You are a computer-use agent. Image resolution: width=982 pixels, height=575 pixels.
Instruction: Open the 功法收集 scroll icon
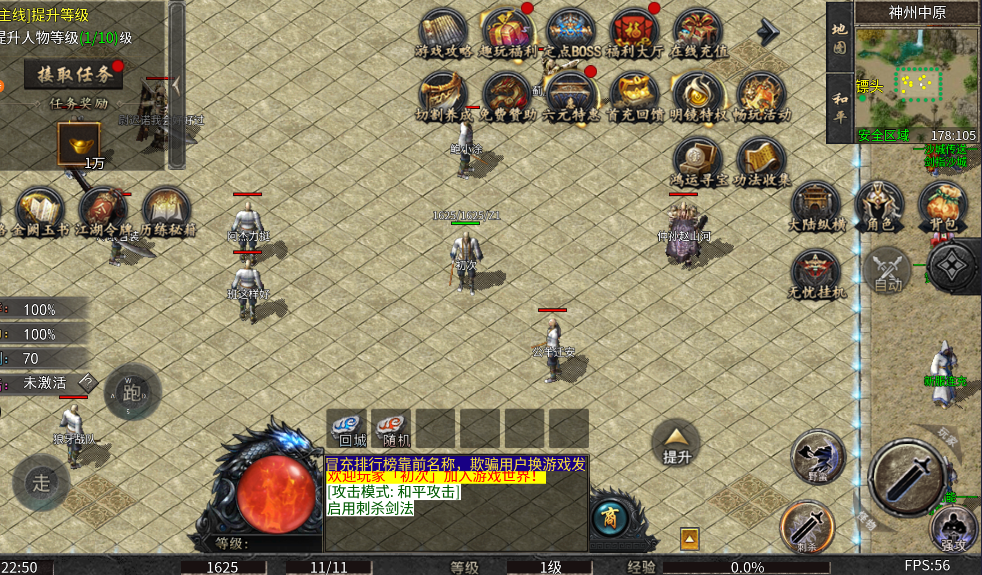[762, 160]
